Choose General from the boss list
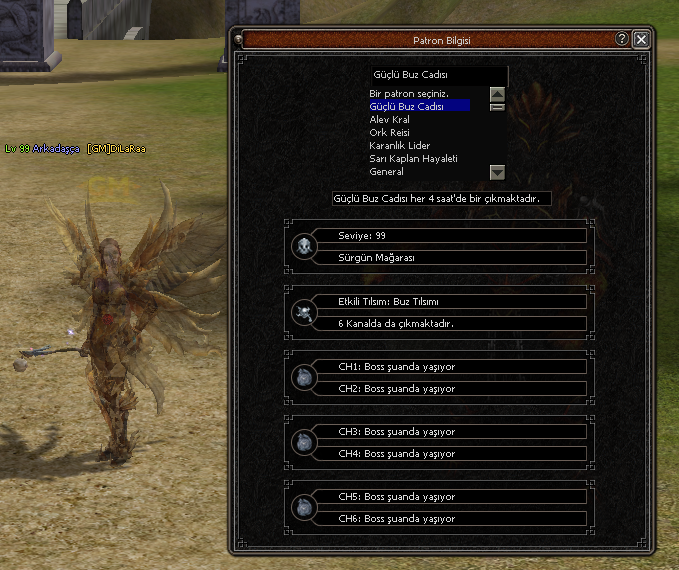 (388, 171)
